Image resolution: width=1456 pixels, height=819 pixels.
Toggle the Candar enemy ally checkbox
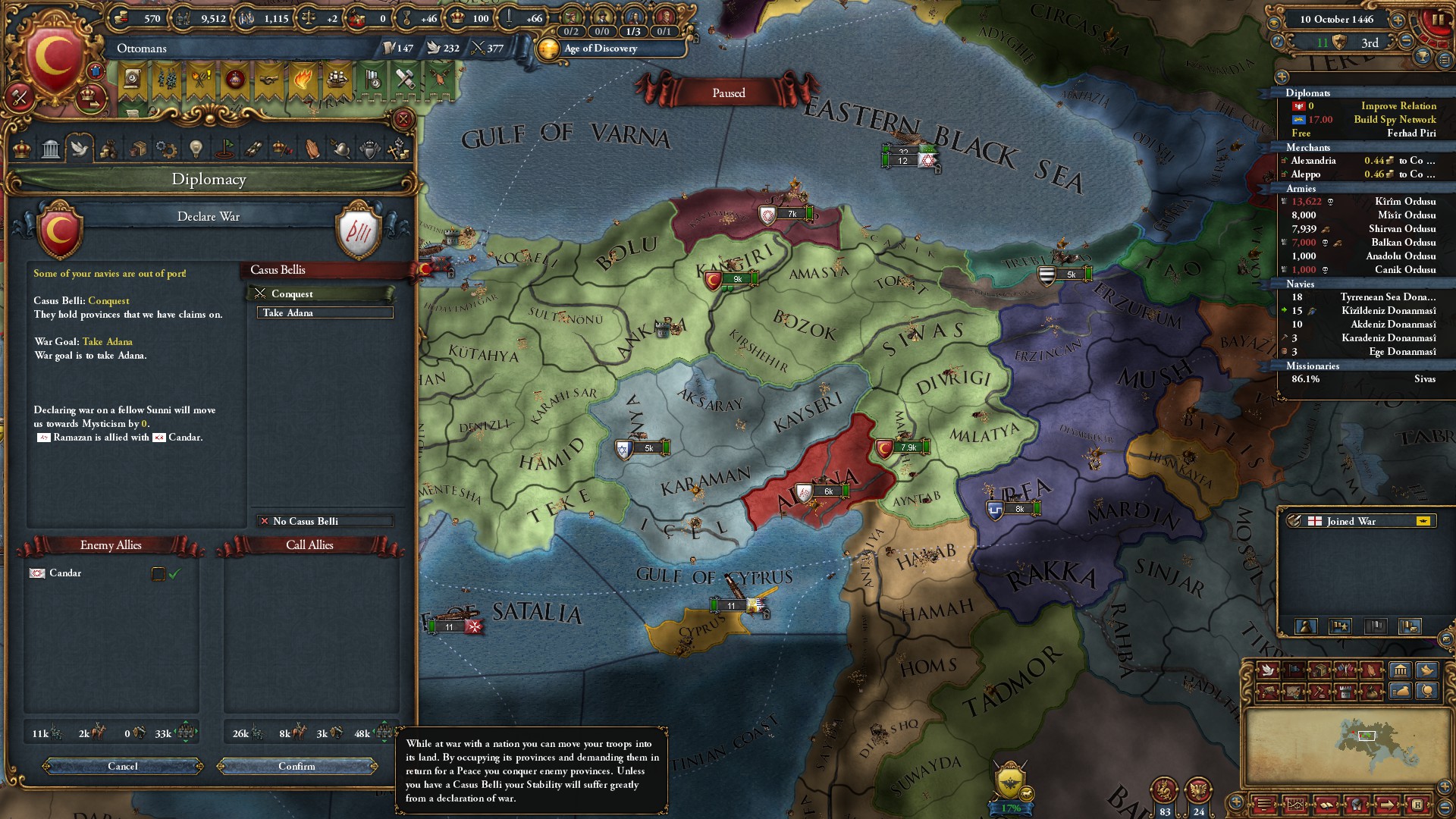(x=158, y=574)
